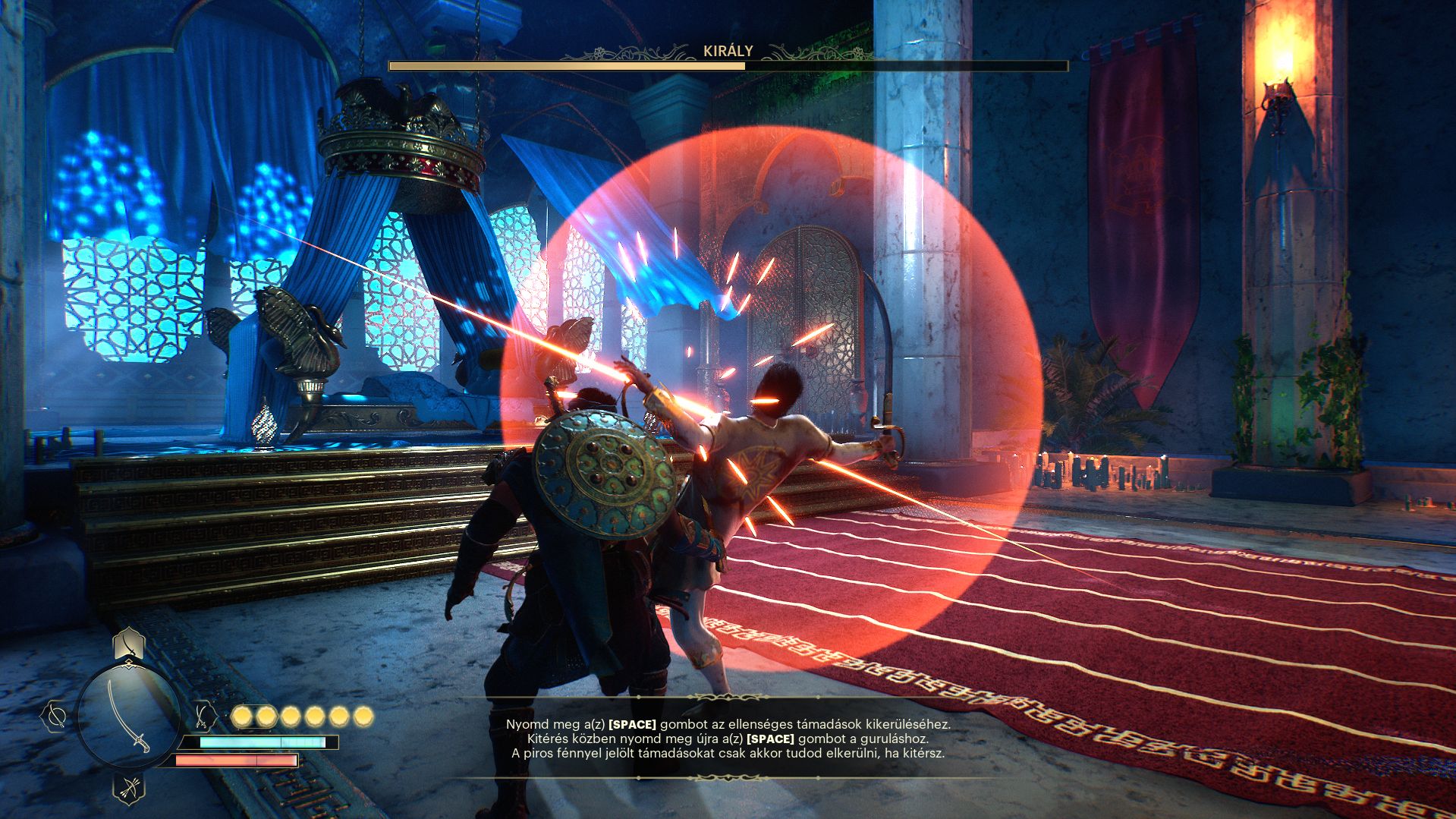Choose the sword and shield weapon slot
The image size is (1456, 819).
(x=55, y=714)
